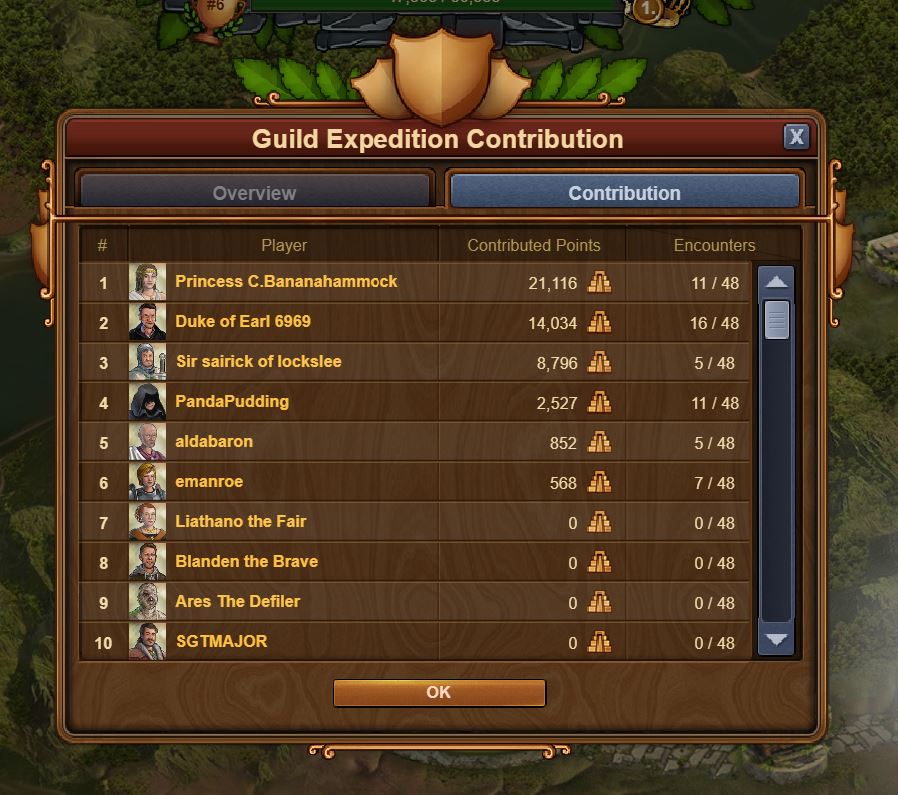898x795 pixels.
Task: Select Blanden the Brave's entry
Action: point(246,562)
